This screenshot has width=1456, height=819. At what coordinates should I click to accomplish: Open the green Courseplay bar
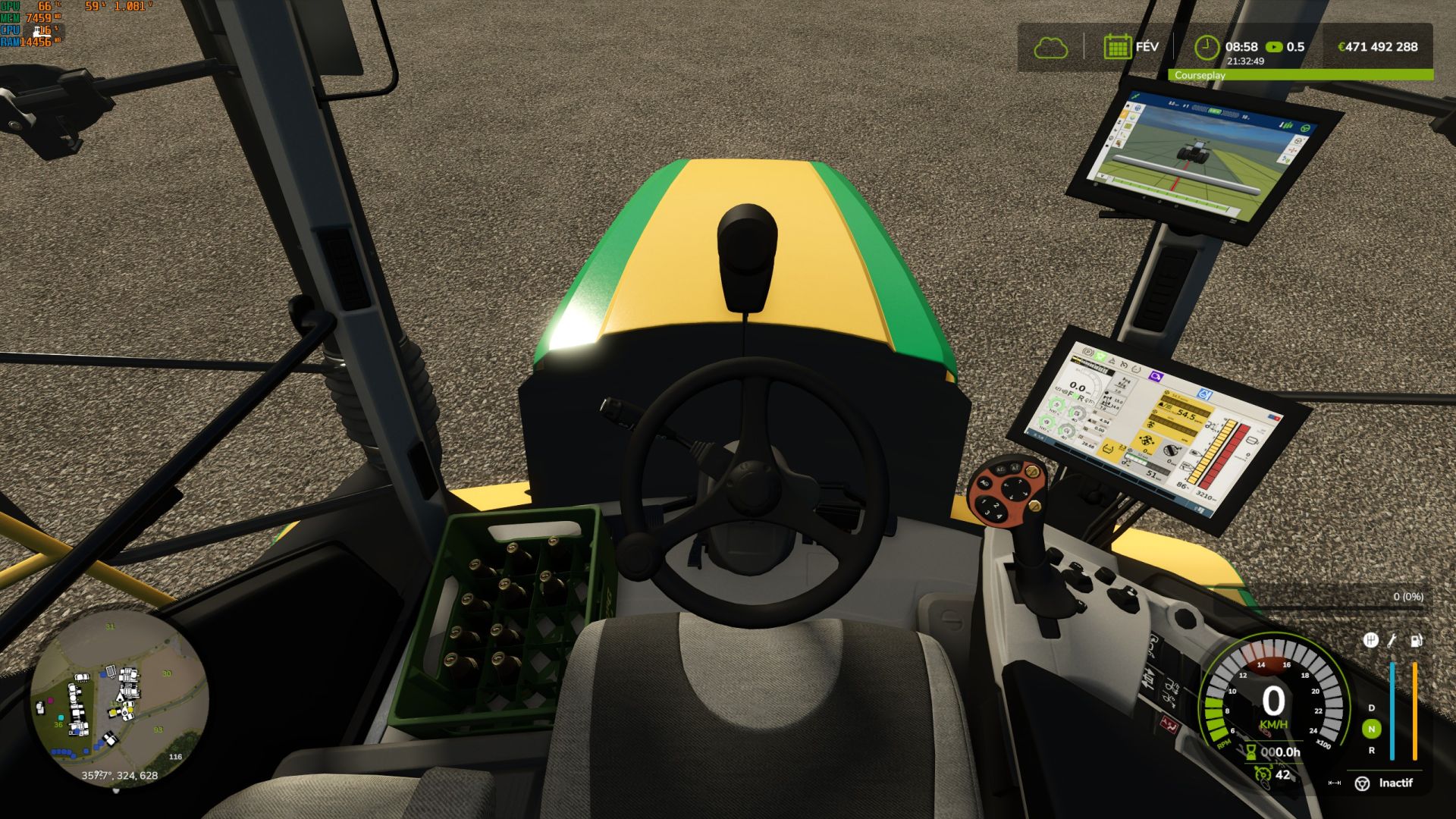pos(1301,75)
